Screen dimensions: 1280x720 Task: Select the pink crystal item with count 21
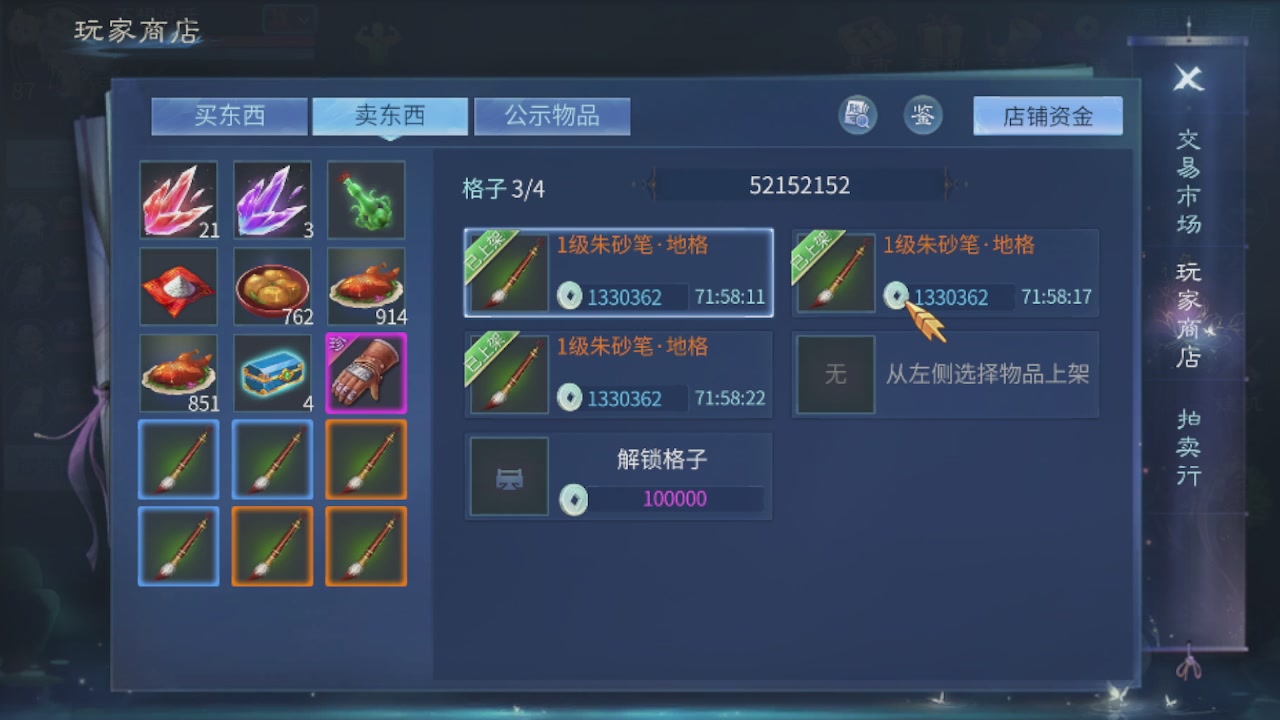point(178,198)
